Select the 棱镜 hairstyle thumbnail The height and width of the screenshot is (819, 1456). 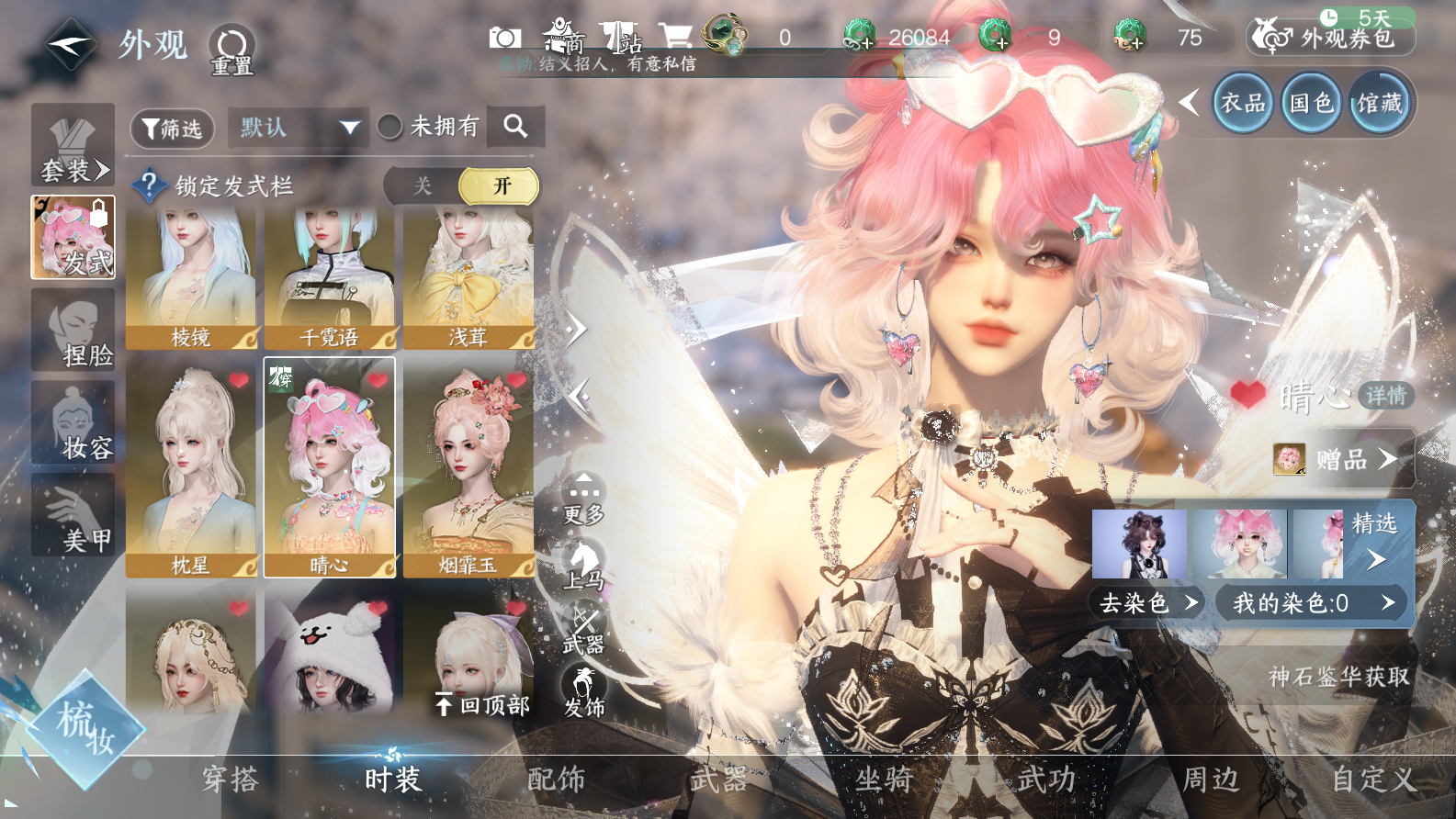[x=191, y=278]
